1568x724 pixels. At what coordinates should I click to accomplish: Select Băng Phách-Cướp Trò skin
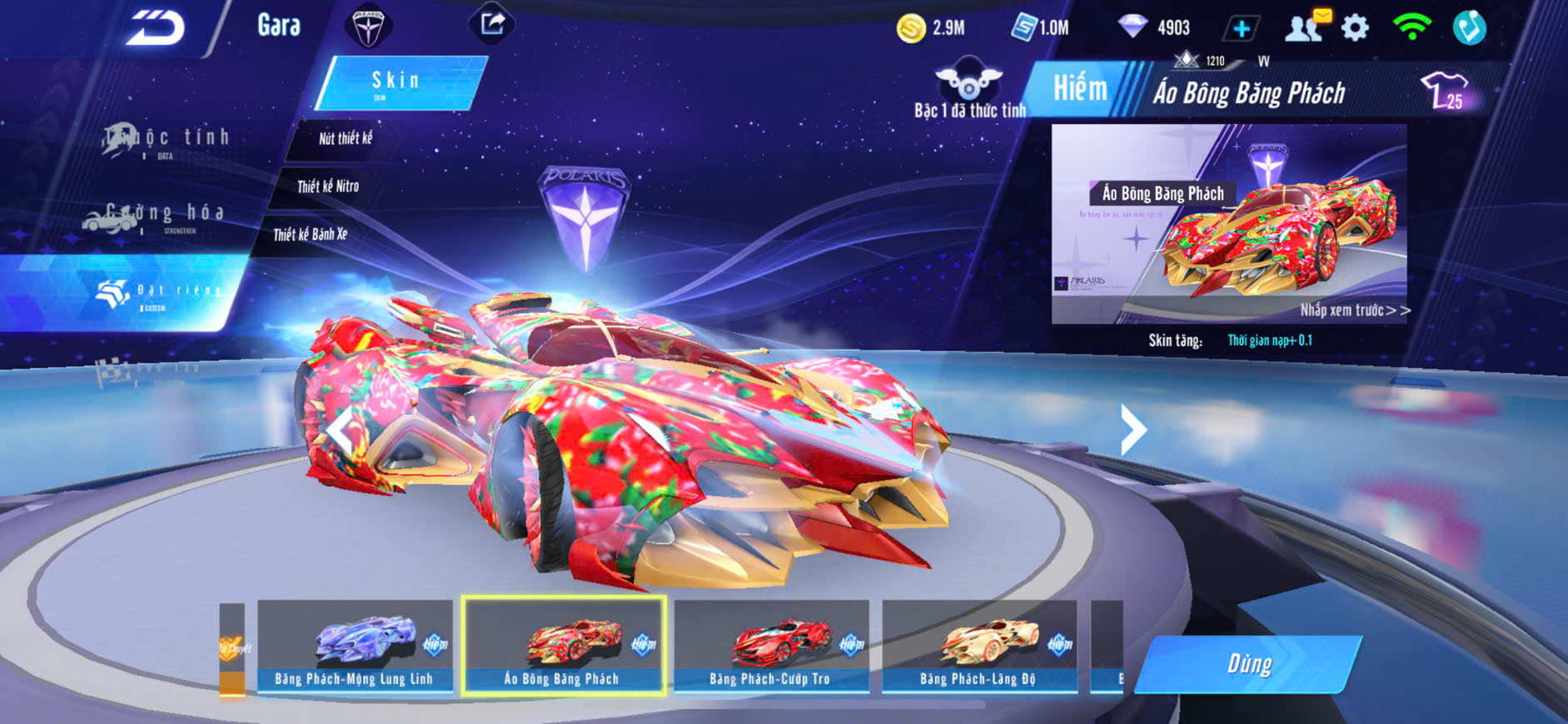[x=770, y=646]
